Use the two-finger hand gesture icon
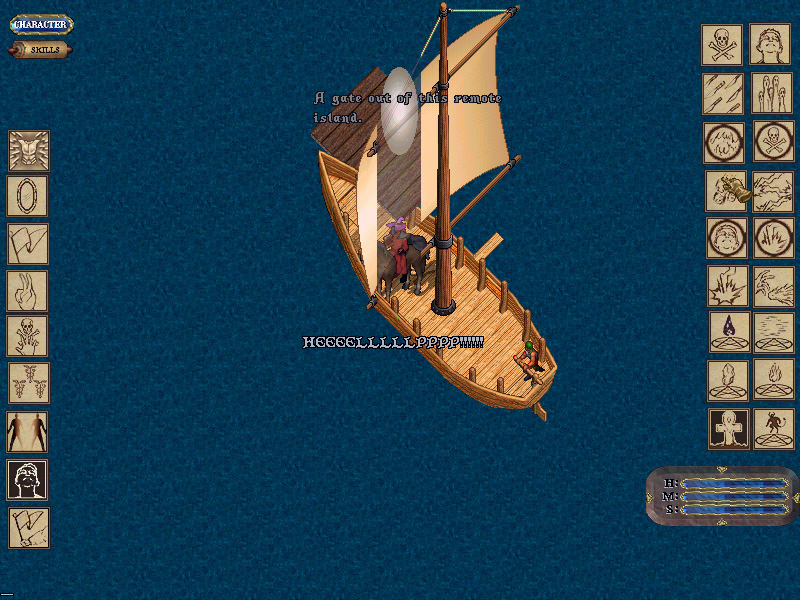 28,291
